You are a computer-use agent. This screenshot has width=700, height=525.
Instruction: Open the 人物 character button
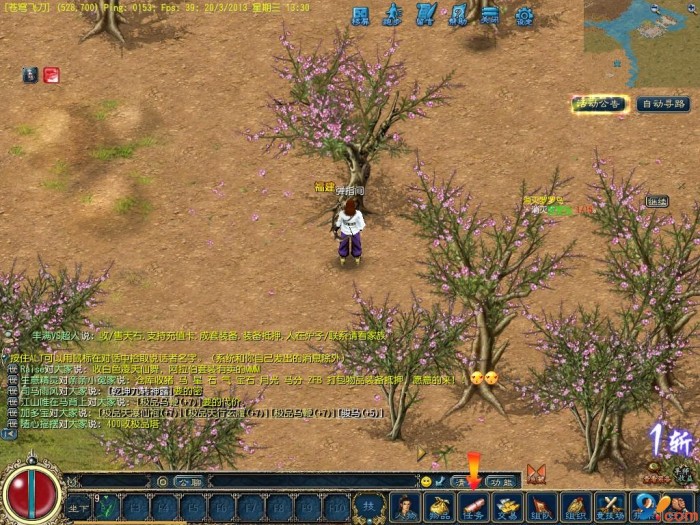click(x=404, y=507)
